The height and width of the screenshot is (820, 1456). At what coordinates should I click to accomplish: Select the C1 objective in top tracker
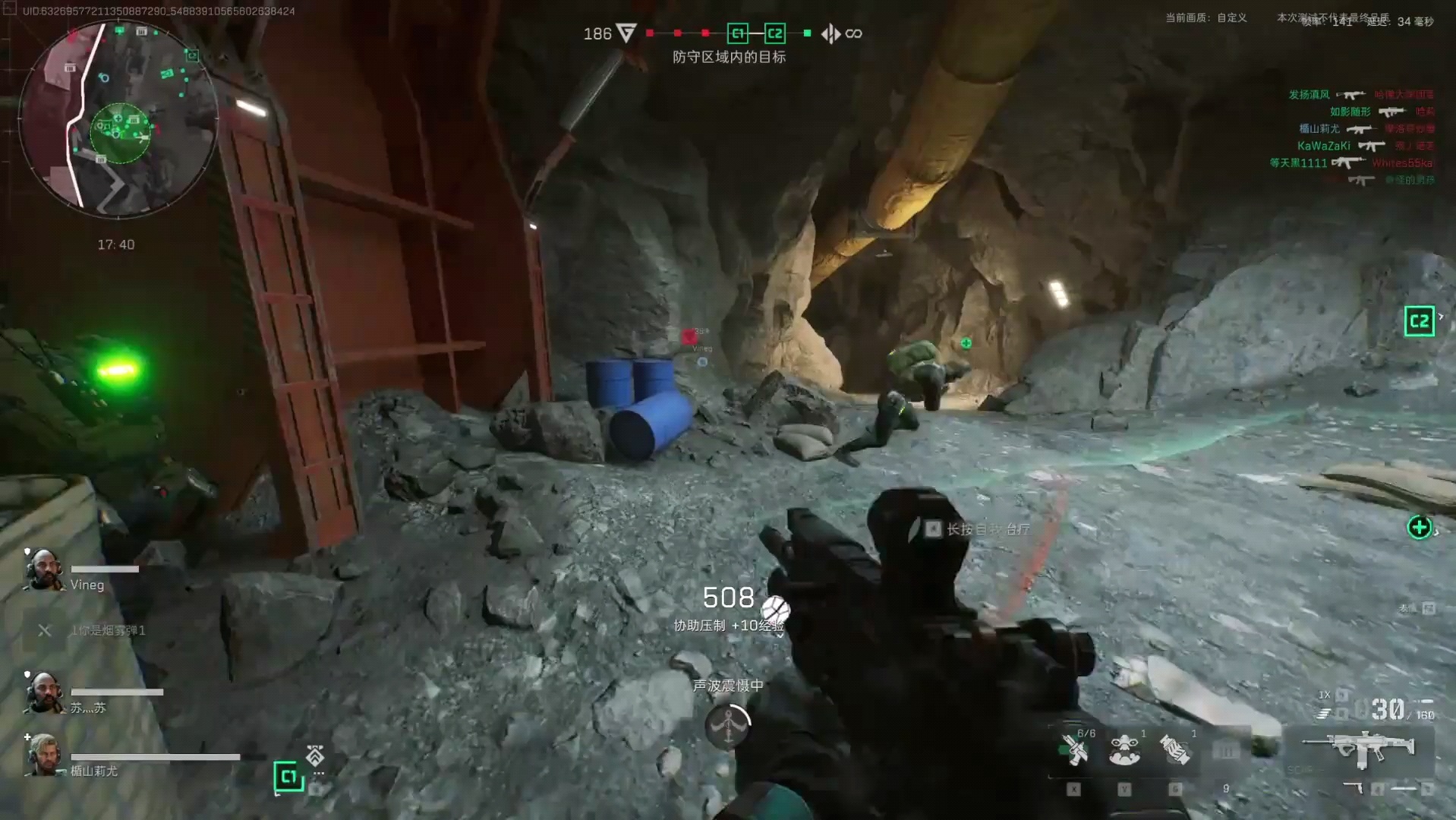coord(737,33)
